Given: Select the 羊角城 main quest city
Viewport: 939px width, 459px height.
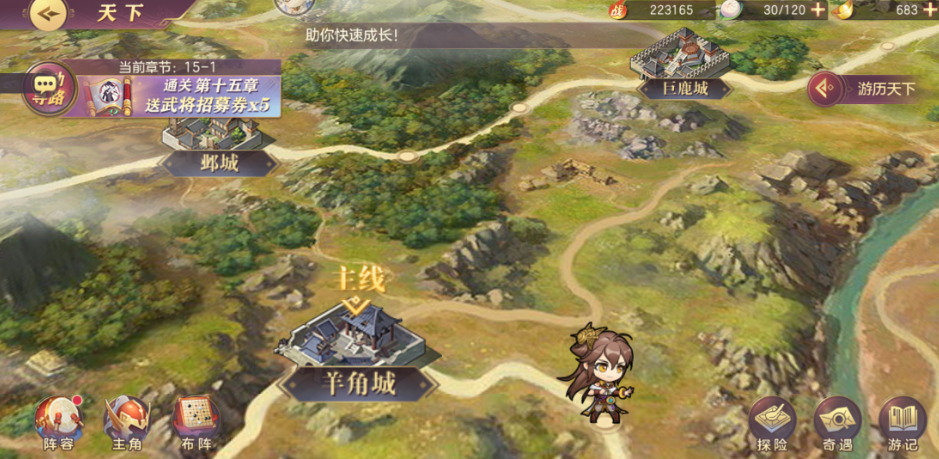Looking at the screenshot, I should coord(352,345).
